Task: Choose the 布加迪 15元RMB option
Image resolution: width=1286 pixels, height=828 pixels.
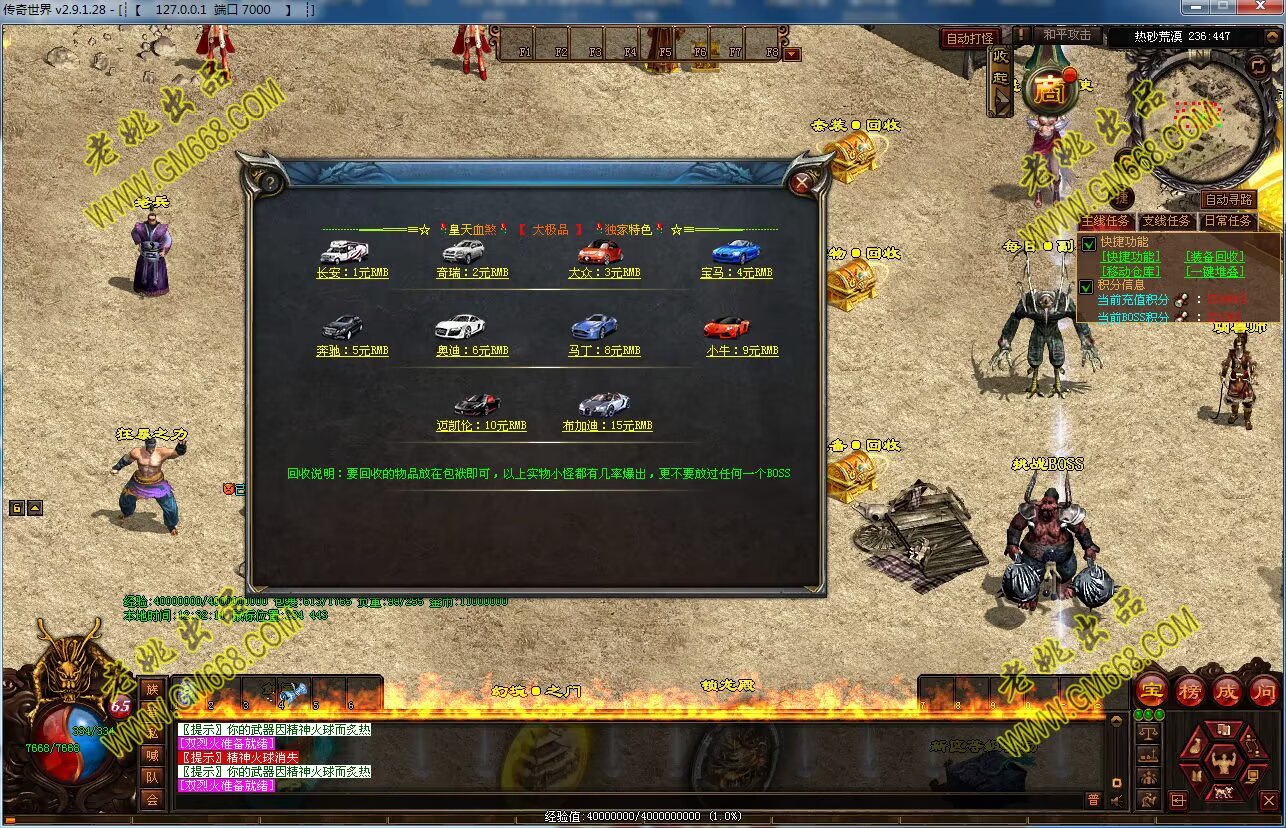Action: pyautogui.click(x=607, y=425)
